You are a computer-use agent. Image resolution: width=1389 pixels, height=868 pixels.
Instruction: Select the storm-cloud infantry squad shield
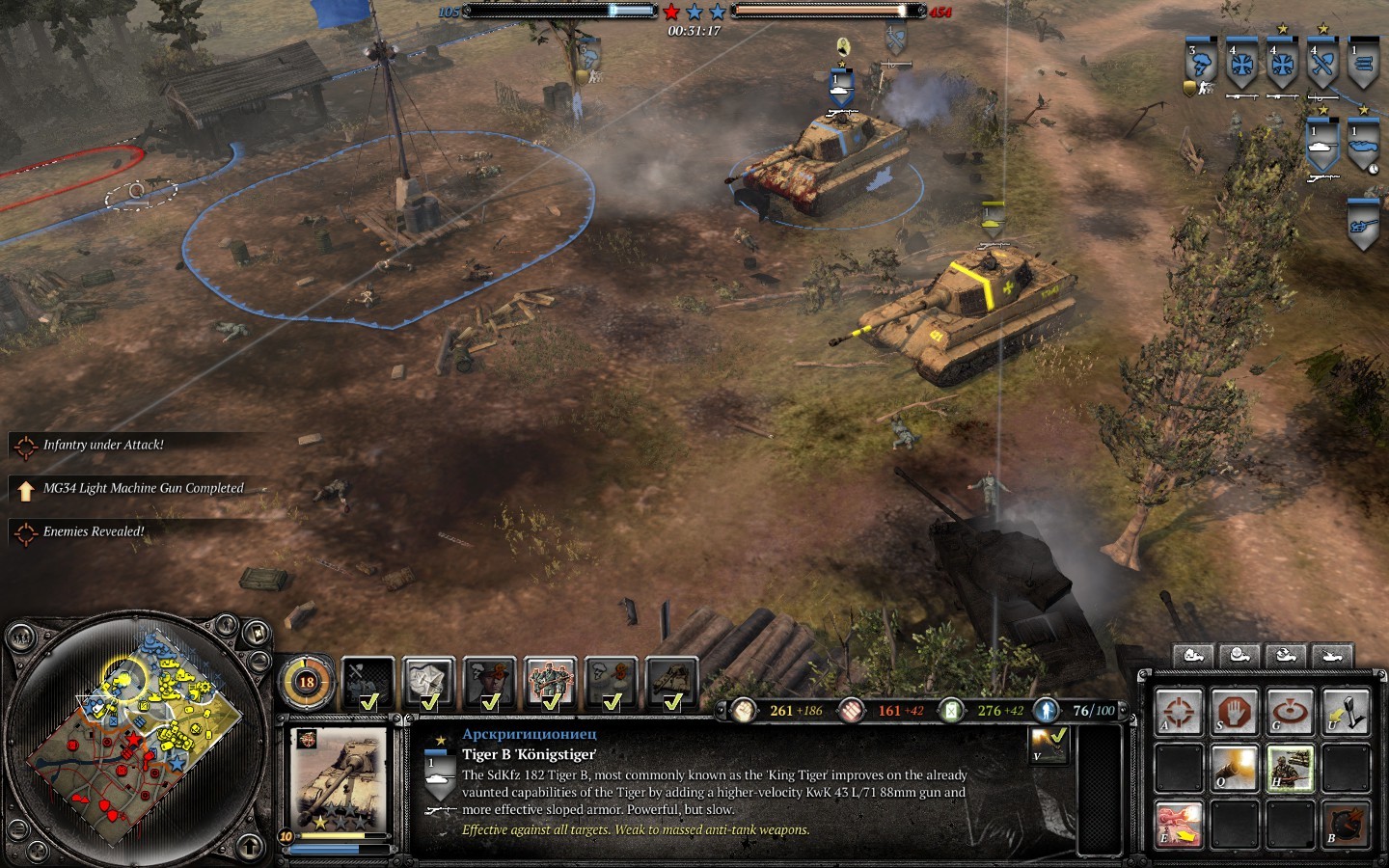(1201, 63)
